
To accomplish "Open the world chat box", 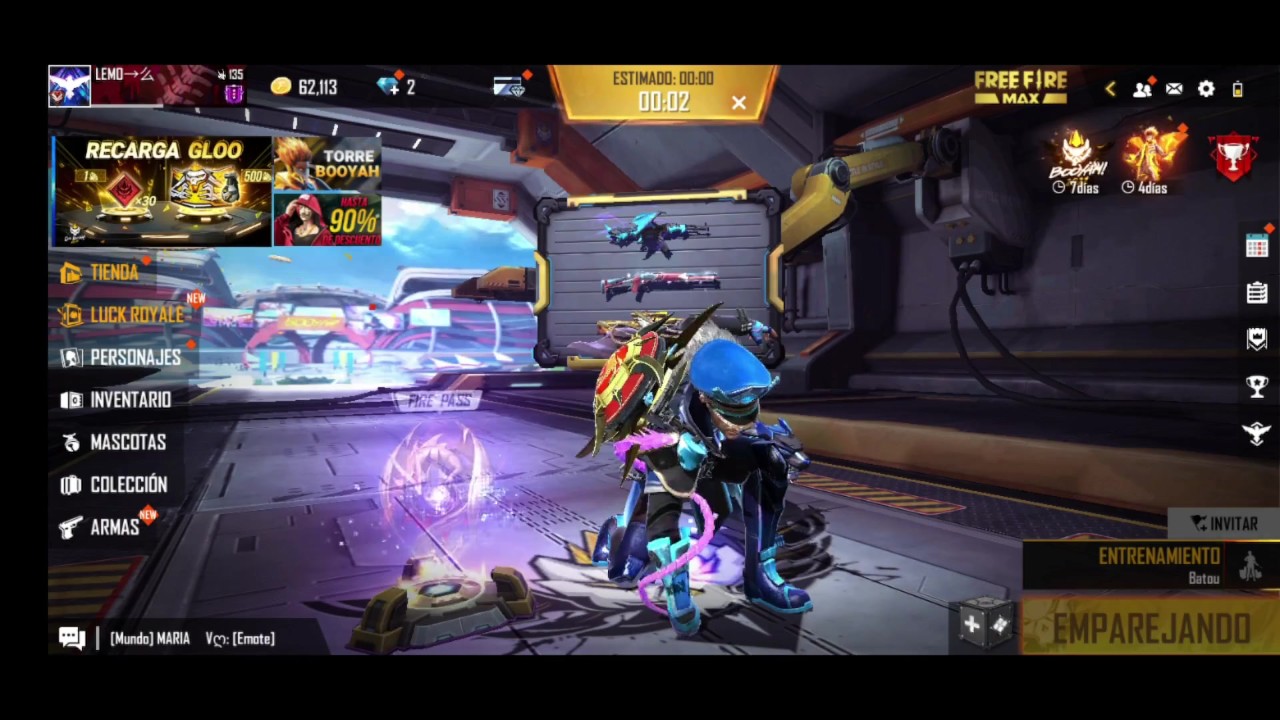I will pyautogui.click(x=190, y=638).
